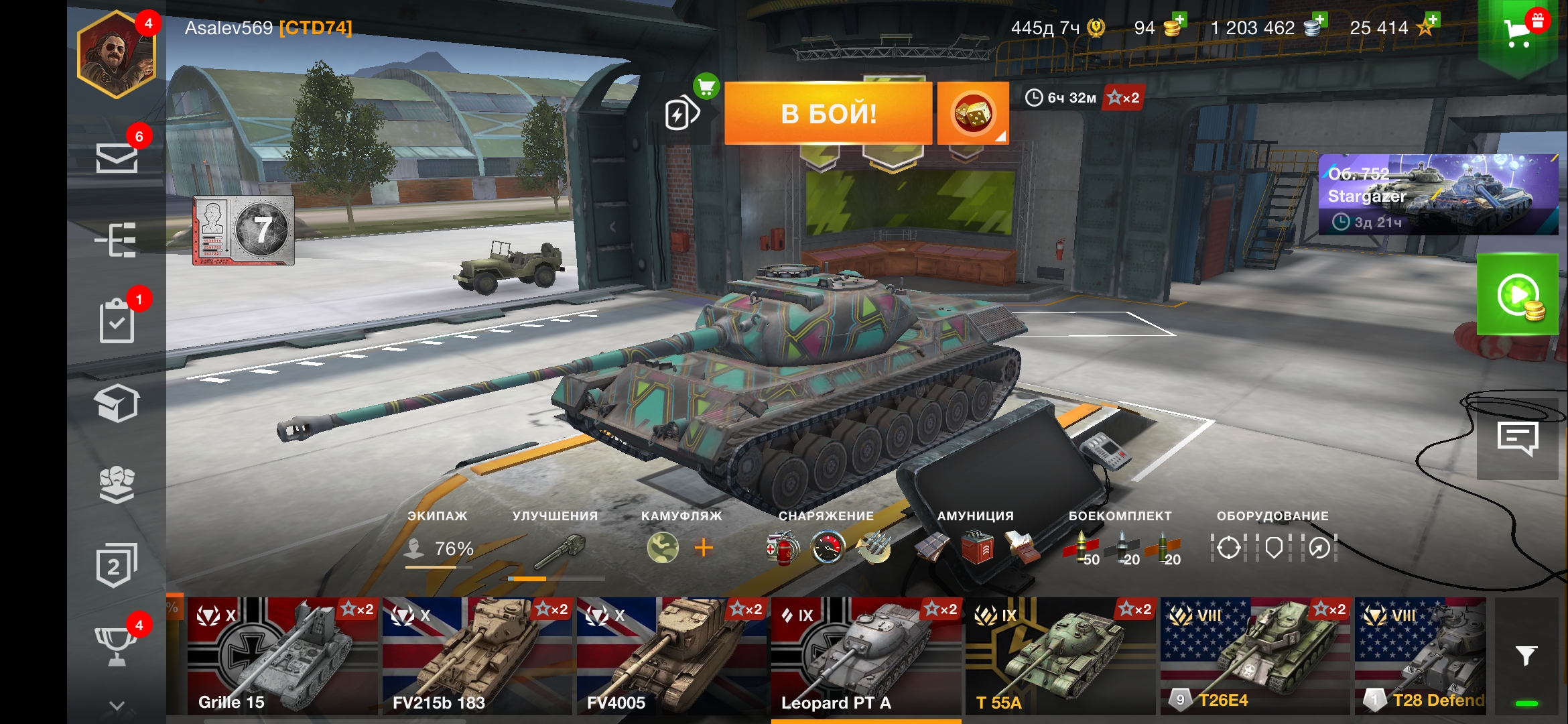1568x724 pixels.
Task: Open the storage crate icon
Action: point(117,404)
